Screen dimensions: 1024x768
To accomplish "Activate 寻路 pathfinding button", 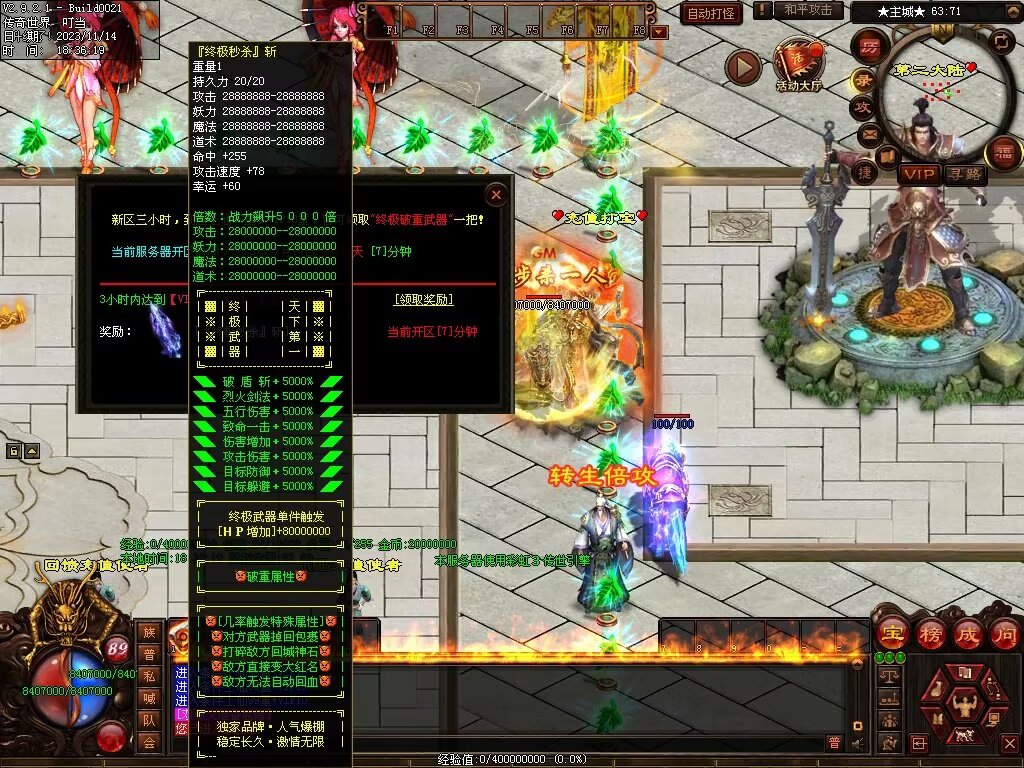I will point(965,174).
